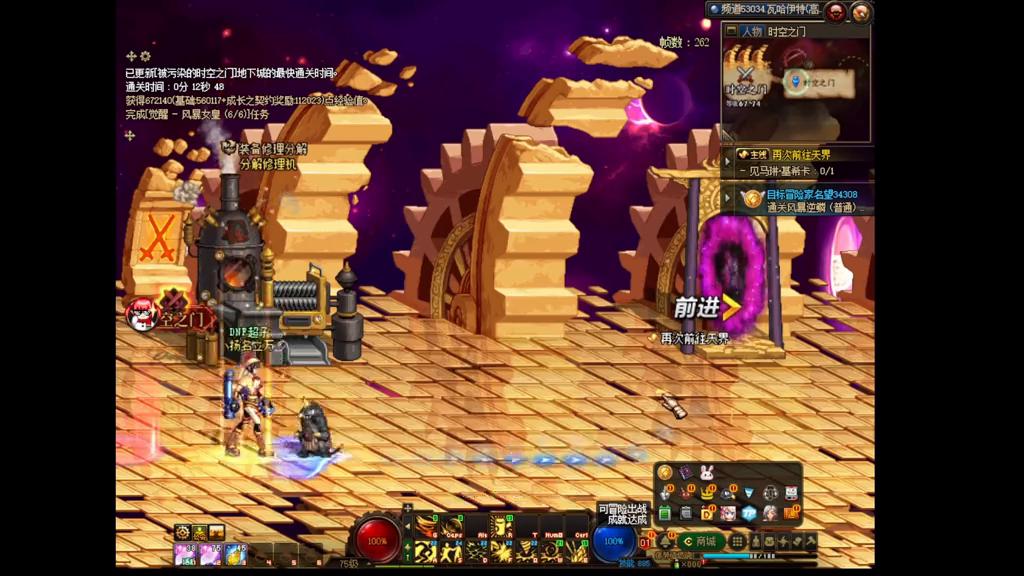Open the channel selector 频道53034
The height and width of the screenshot is (576, 1024).
[x=762, y=10]
